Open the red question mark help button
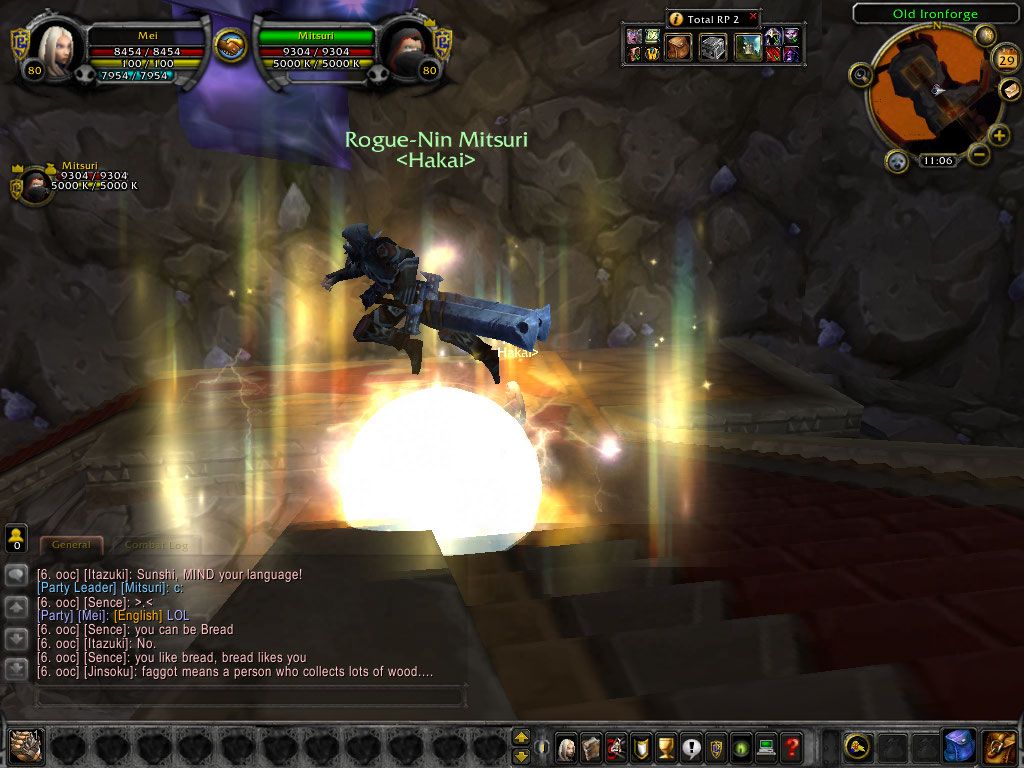The image size is (1024, 768). pos(791,745)
